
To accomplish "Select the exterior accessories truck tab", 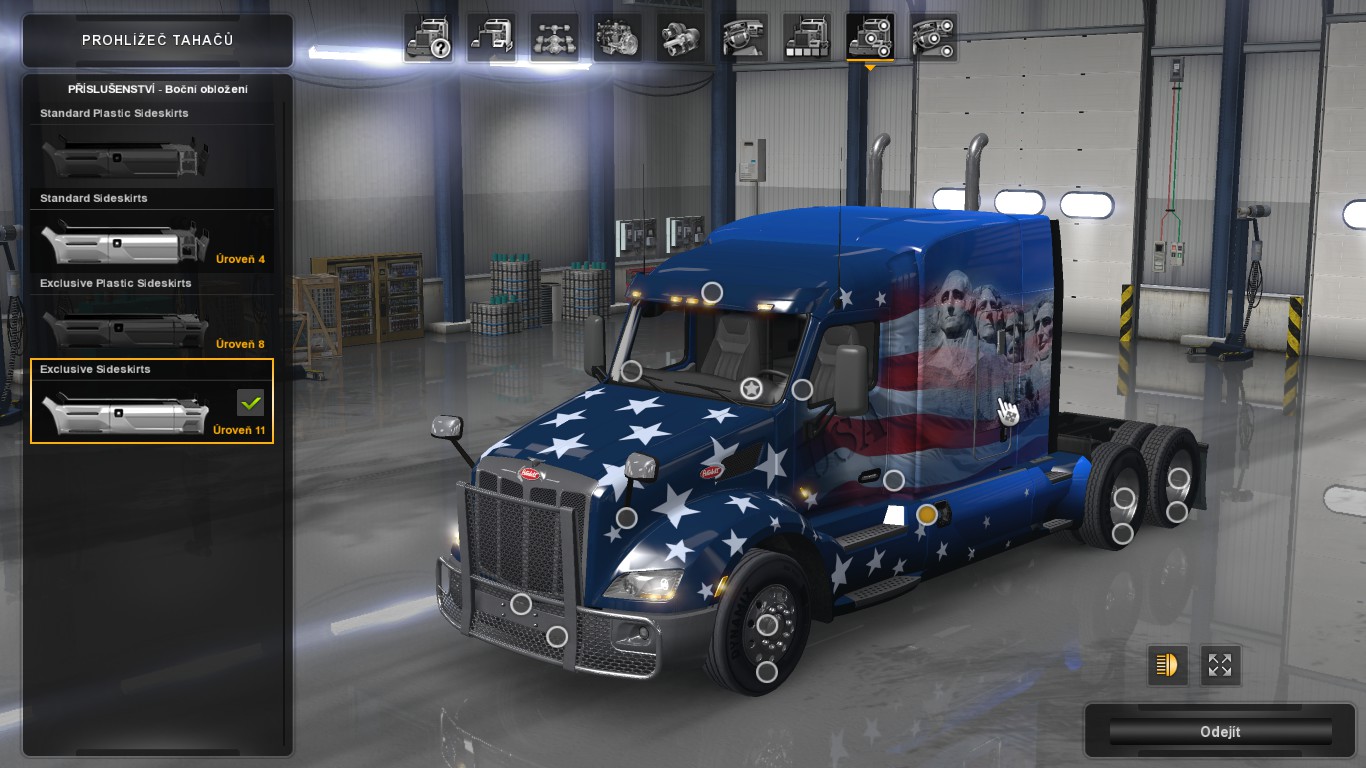I will click(870, 38).
